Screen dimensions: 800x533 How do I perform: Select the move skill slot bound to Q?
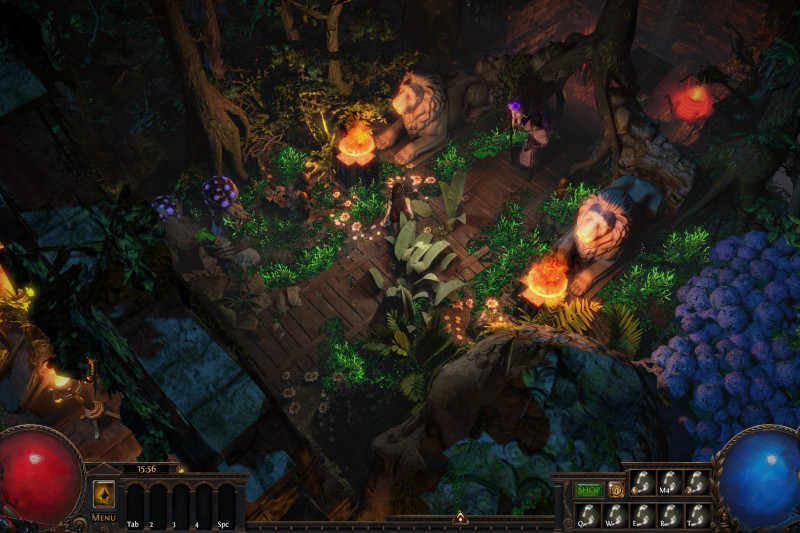click(588, 514)
